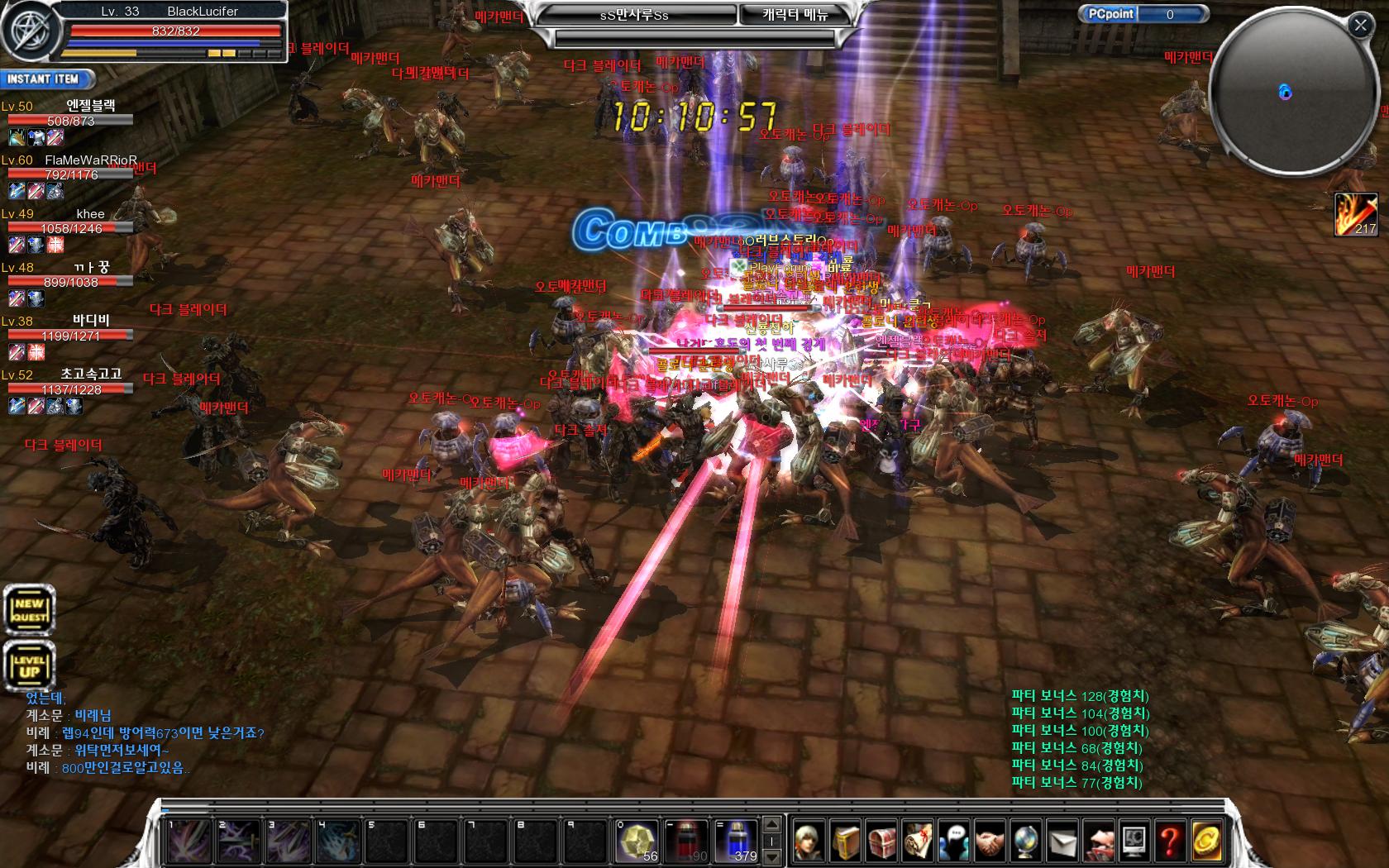Open the treasure chest inventory icon
This screenshot has height=868, width=1389.
(x=881, y=842)
